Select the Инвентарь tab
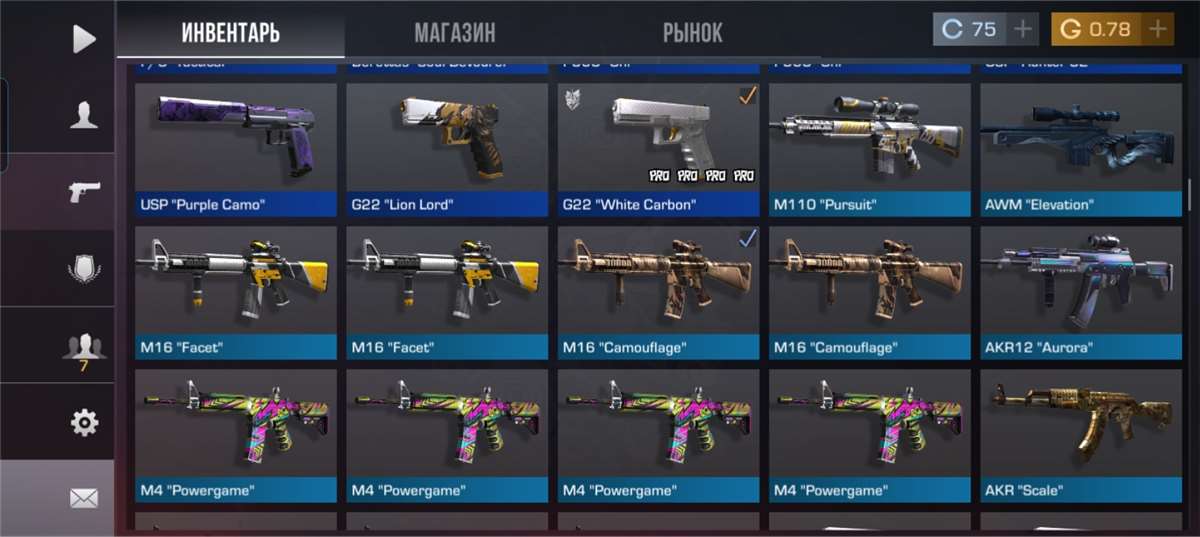This screenshot has width=1200, height=537. click(230, 32)
